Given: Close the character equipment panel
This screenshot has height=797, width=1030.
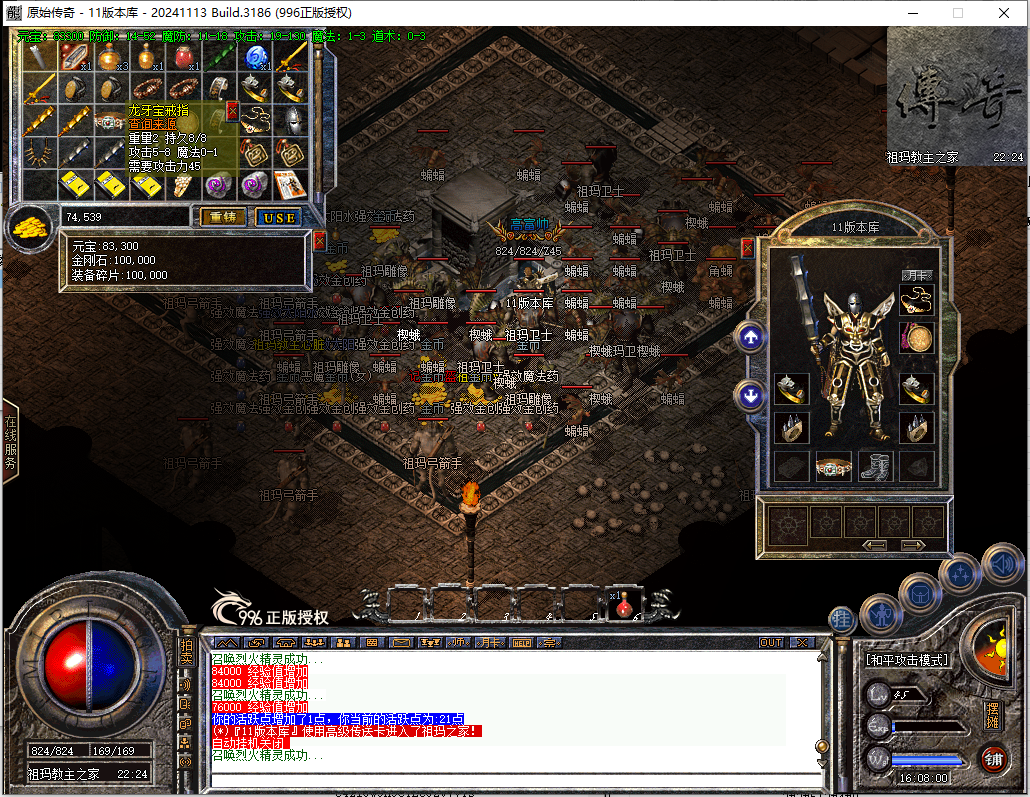Looking at the screenshot, I should (747, 248).
